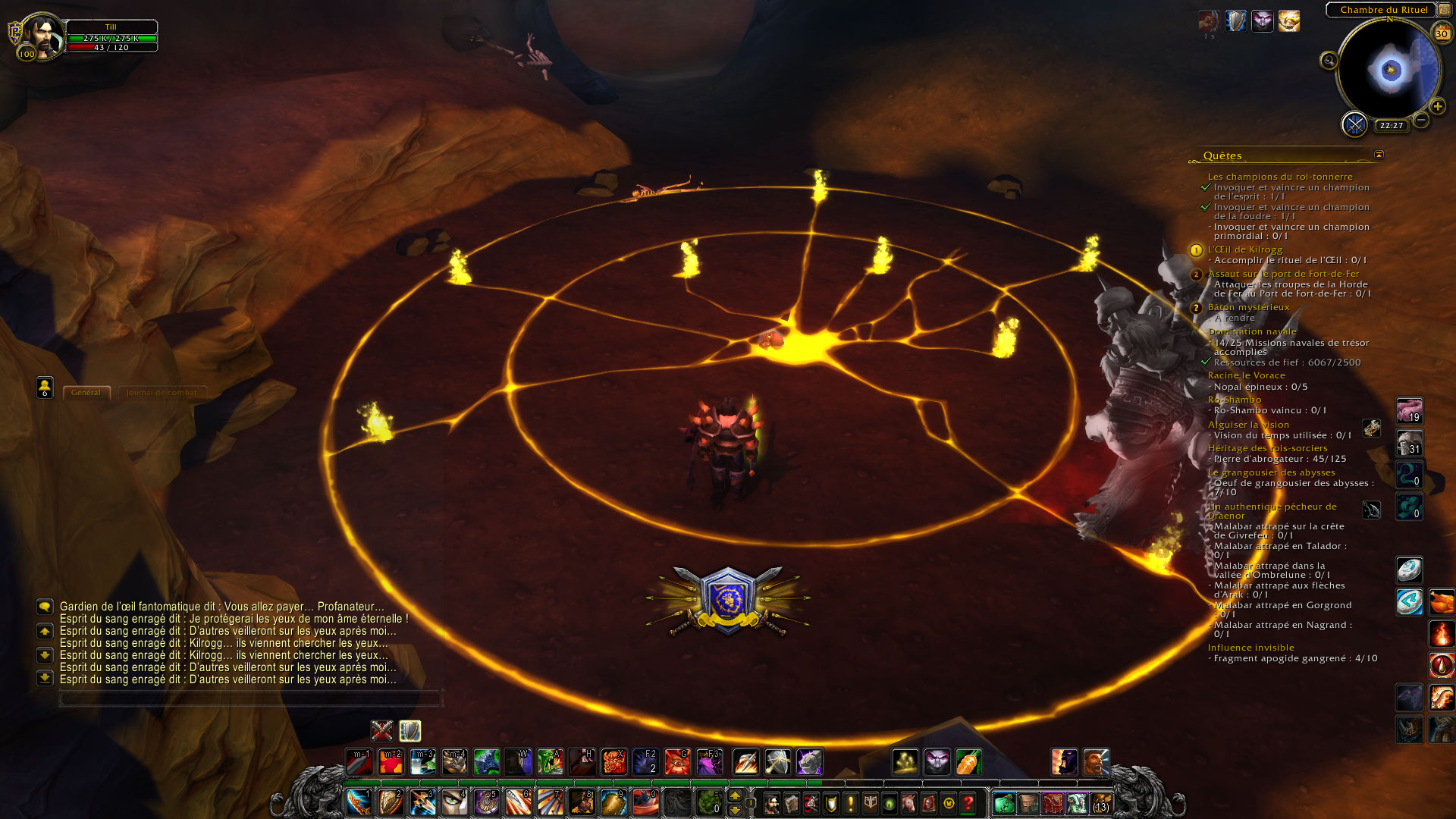Use the roast chicken food item

[x=1442, y=603]
